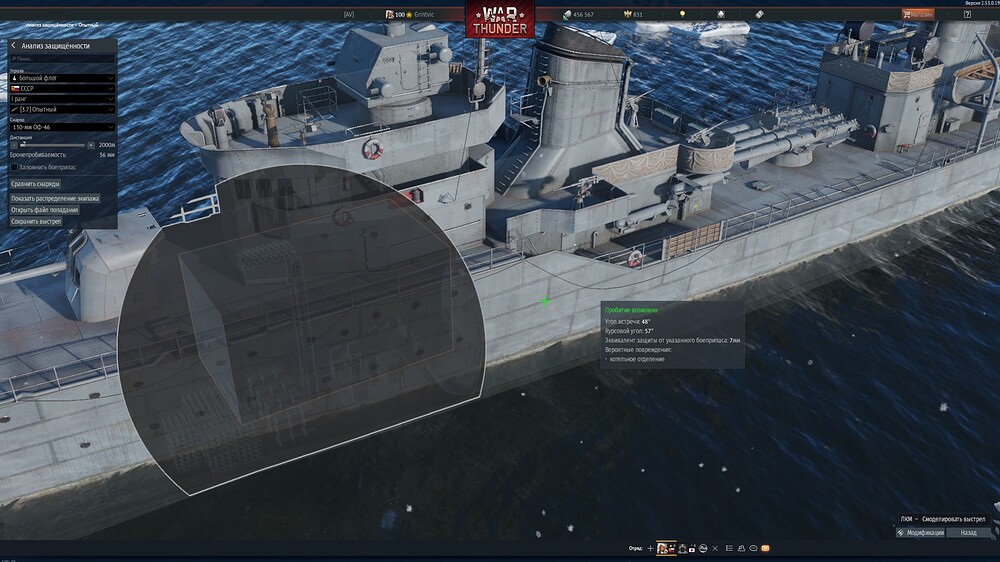Screen dimensions: 1000x562
Task: Open the СССР nation dropdown
Action: (x=62, y=88)
